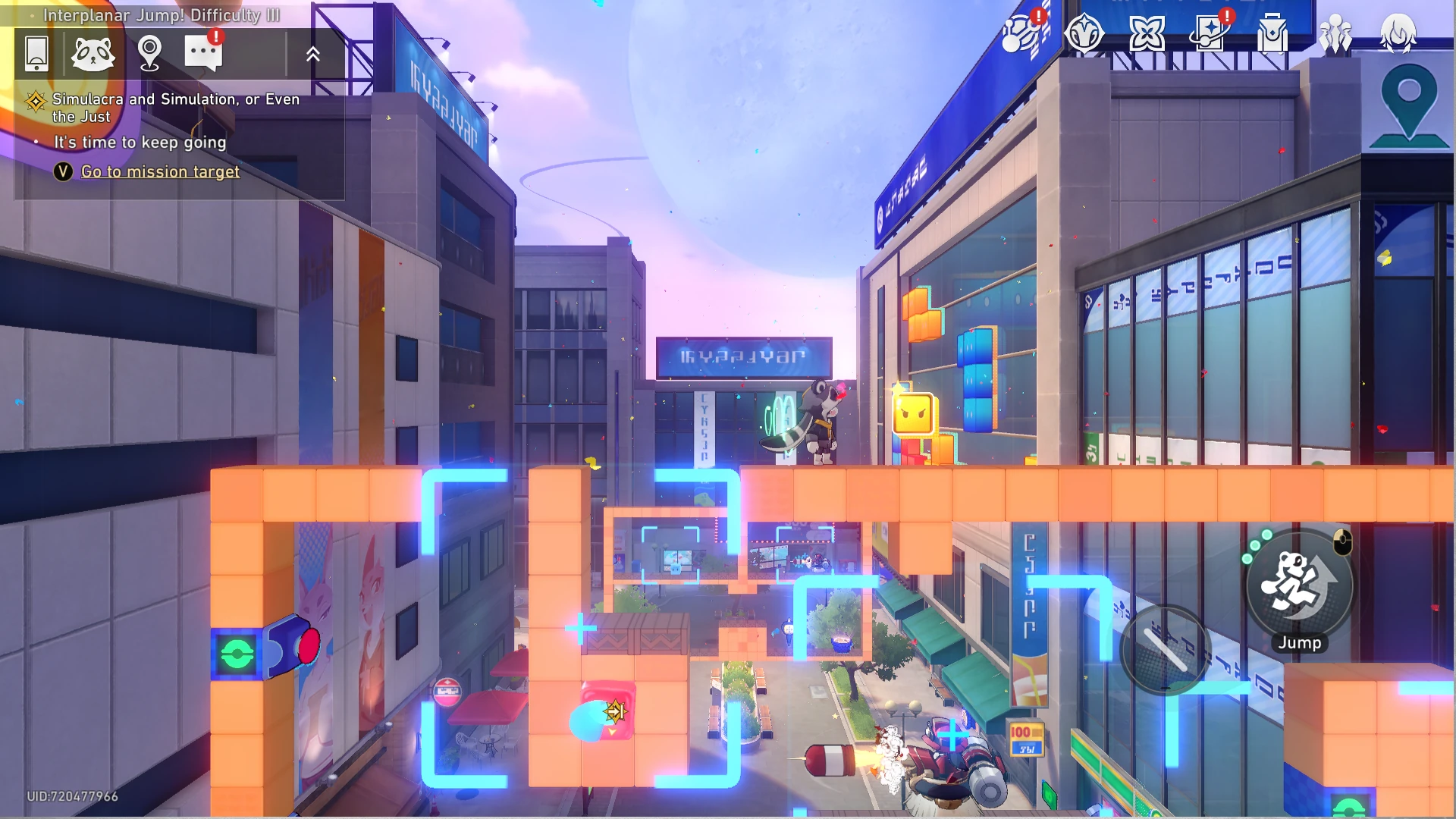
Task: Open the phone menu icon
Action: tap(36, 54)
